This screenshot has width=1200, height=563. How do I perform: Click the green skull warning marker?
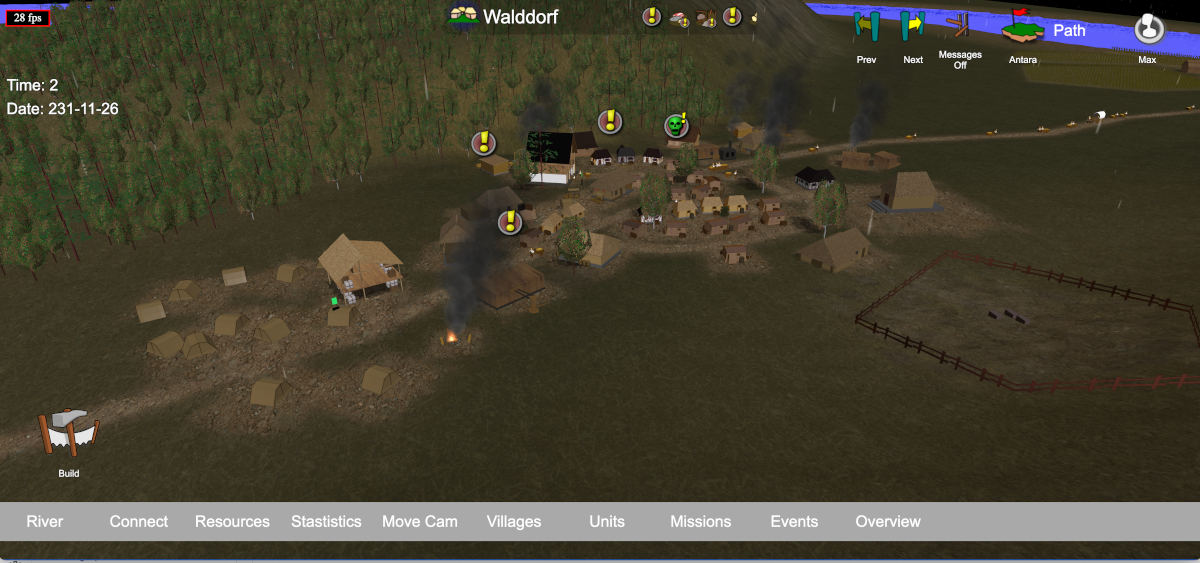[x=676, y=125]
